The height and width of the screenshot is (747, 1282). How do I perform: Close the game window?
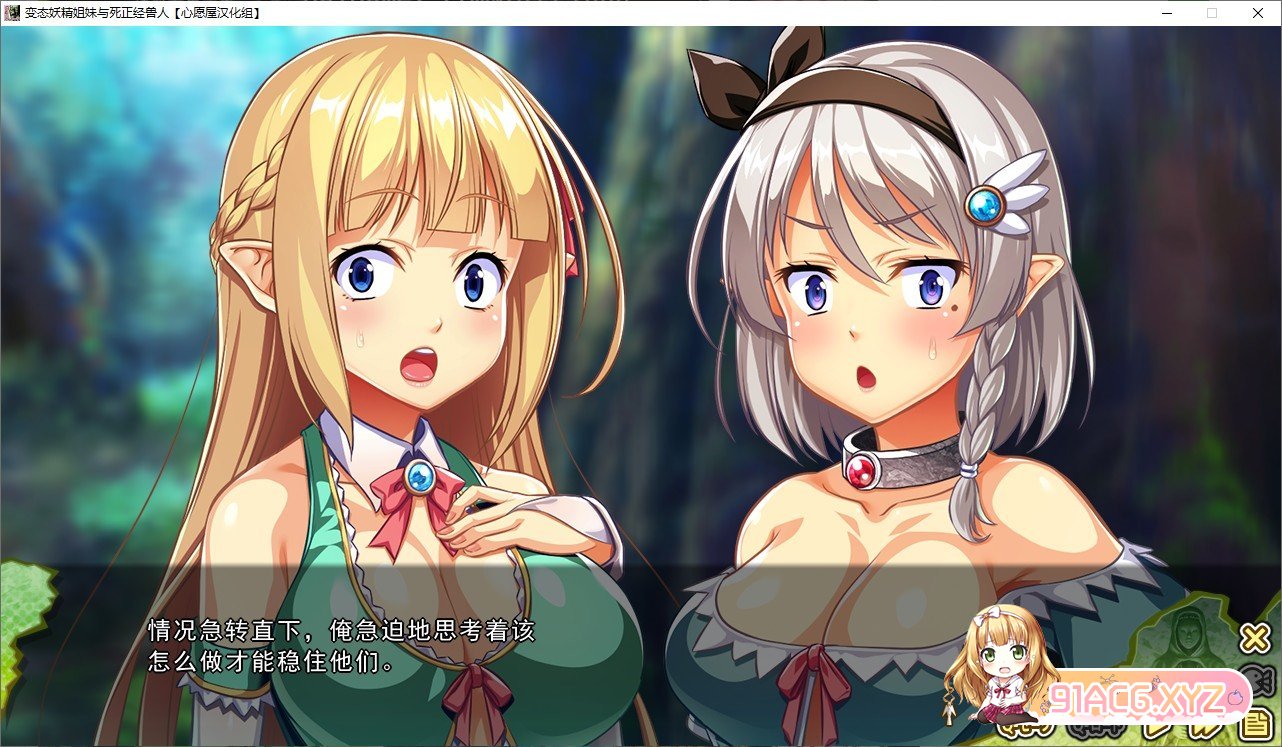[1257, 13]
